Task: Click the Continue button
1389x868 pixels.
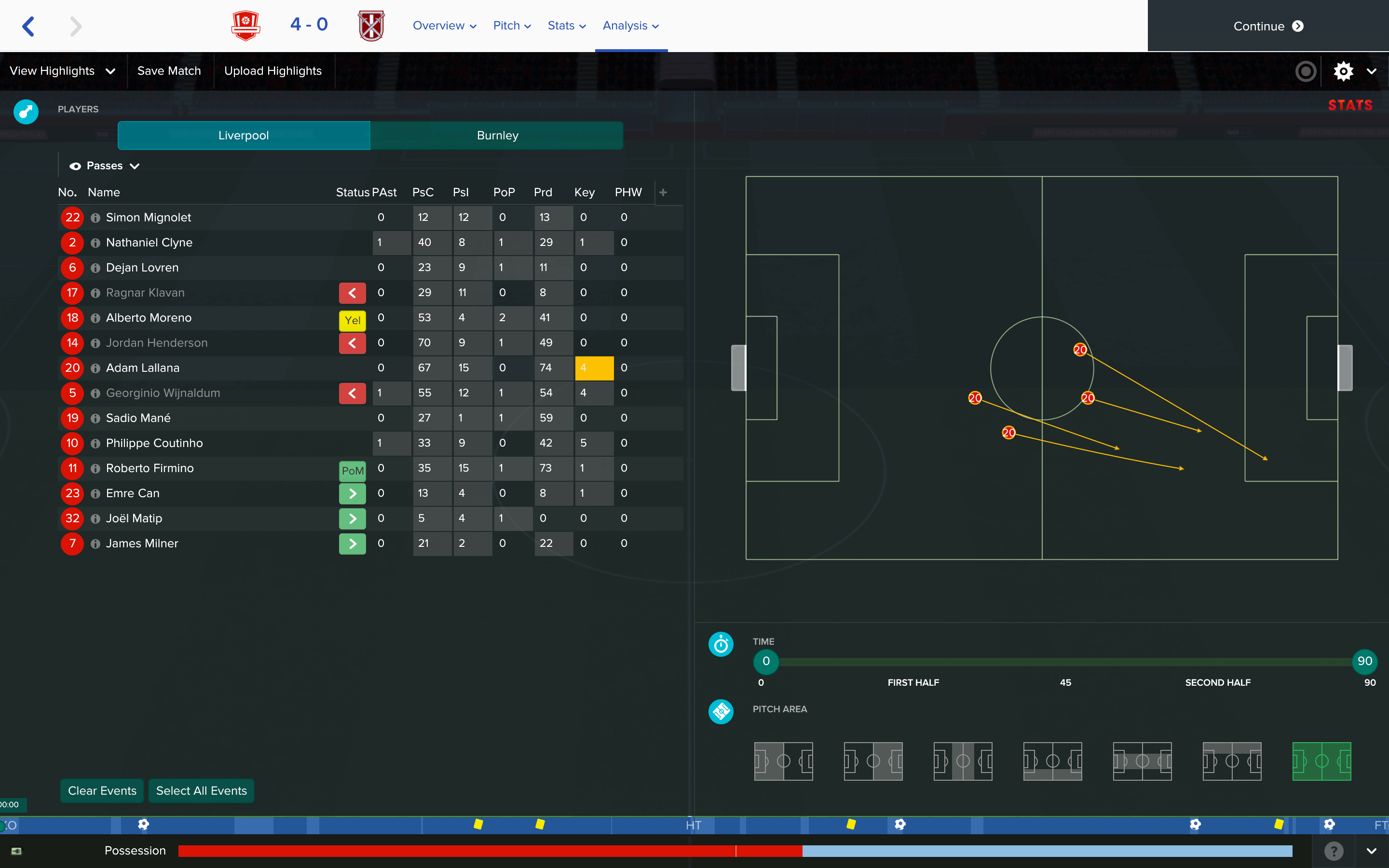Action: coord(1267,26)
